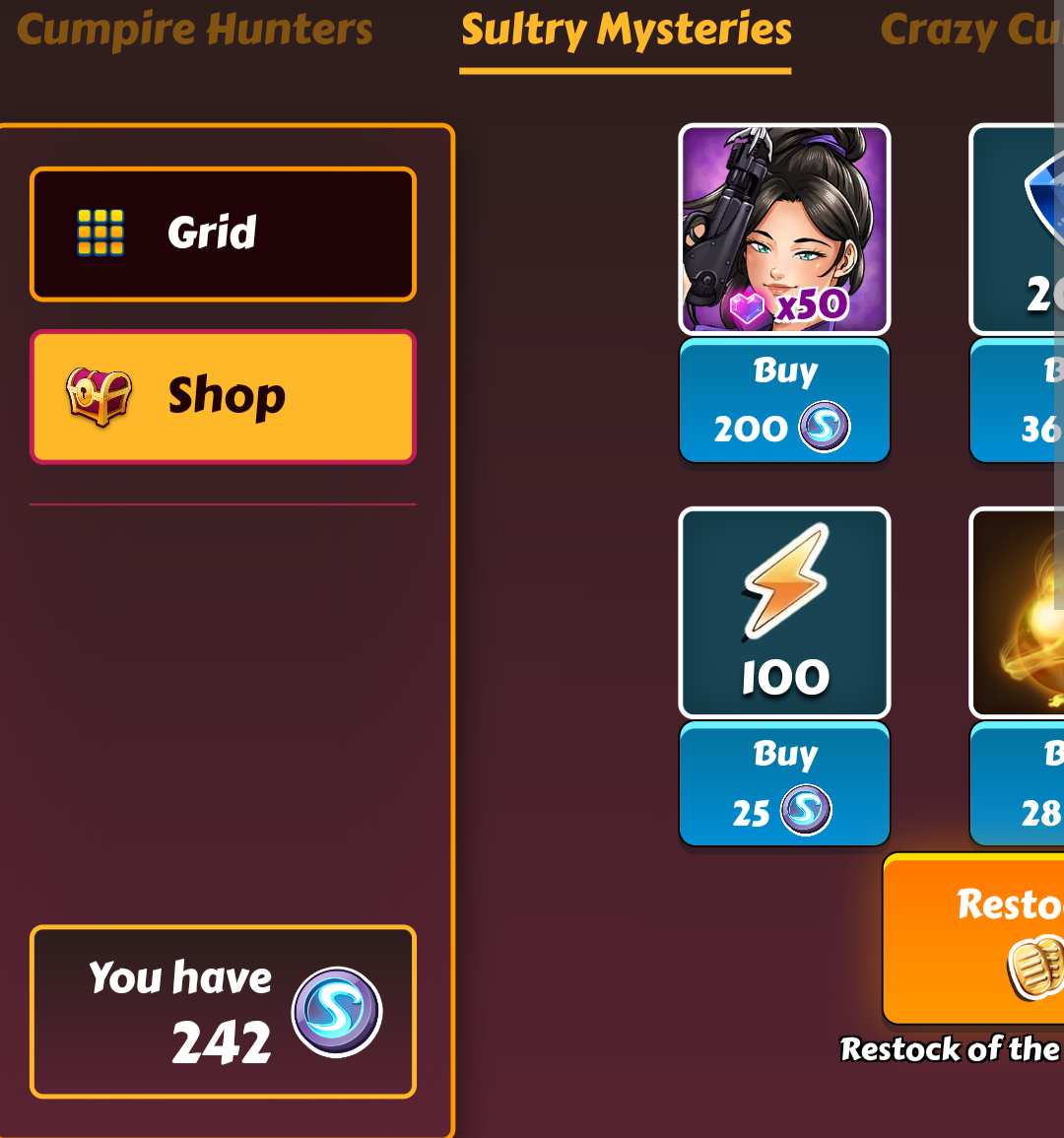The width and height of the screenshot is (1064, 1138).
Task: Select the glowing golden orb item
Action: 1019,612
